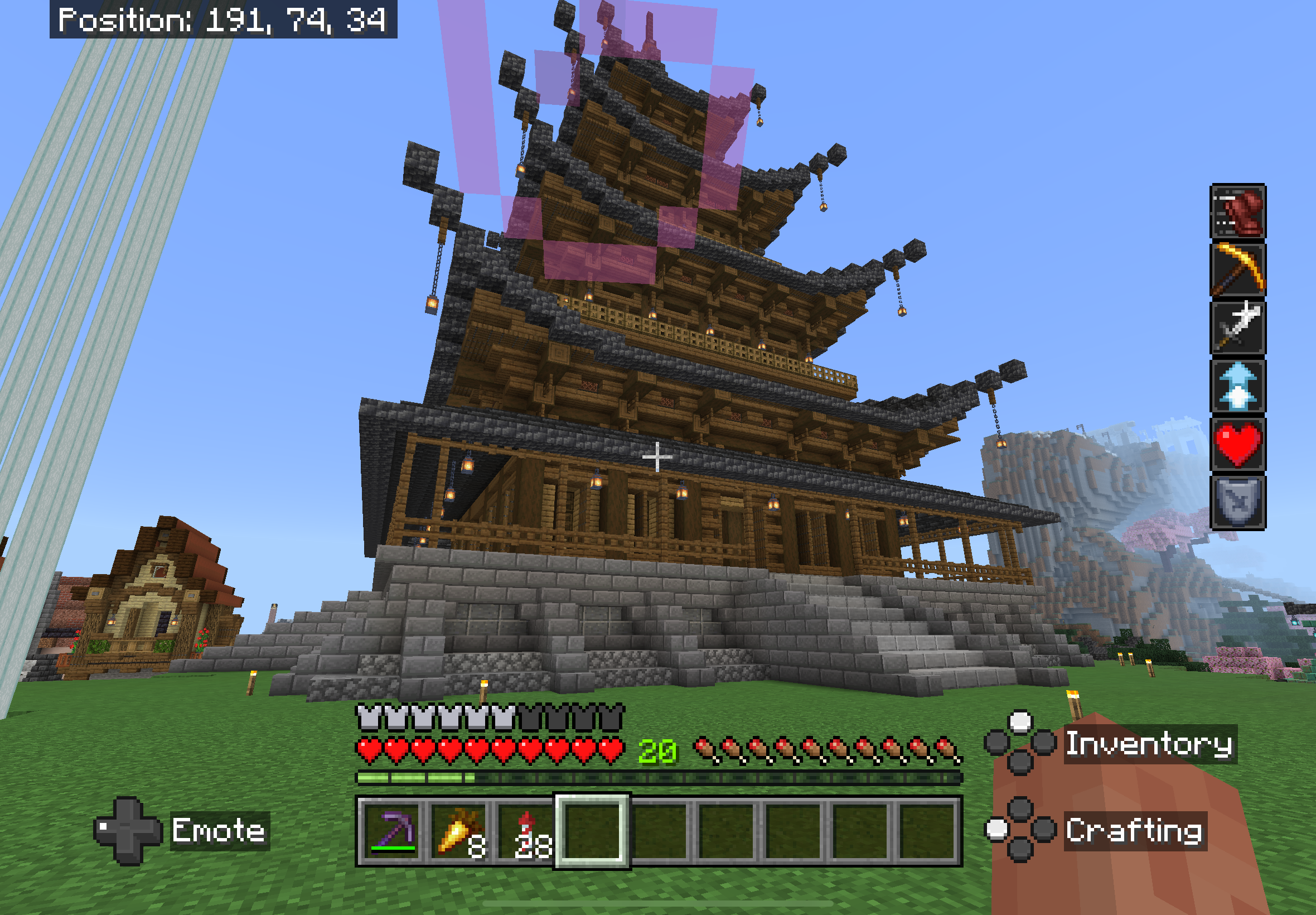The image size is (1316, 915).
Task: Click the highlighted empty hotbar slot
Action: pyautogui.click(x=592, y=831)
